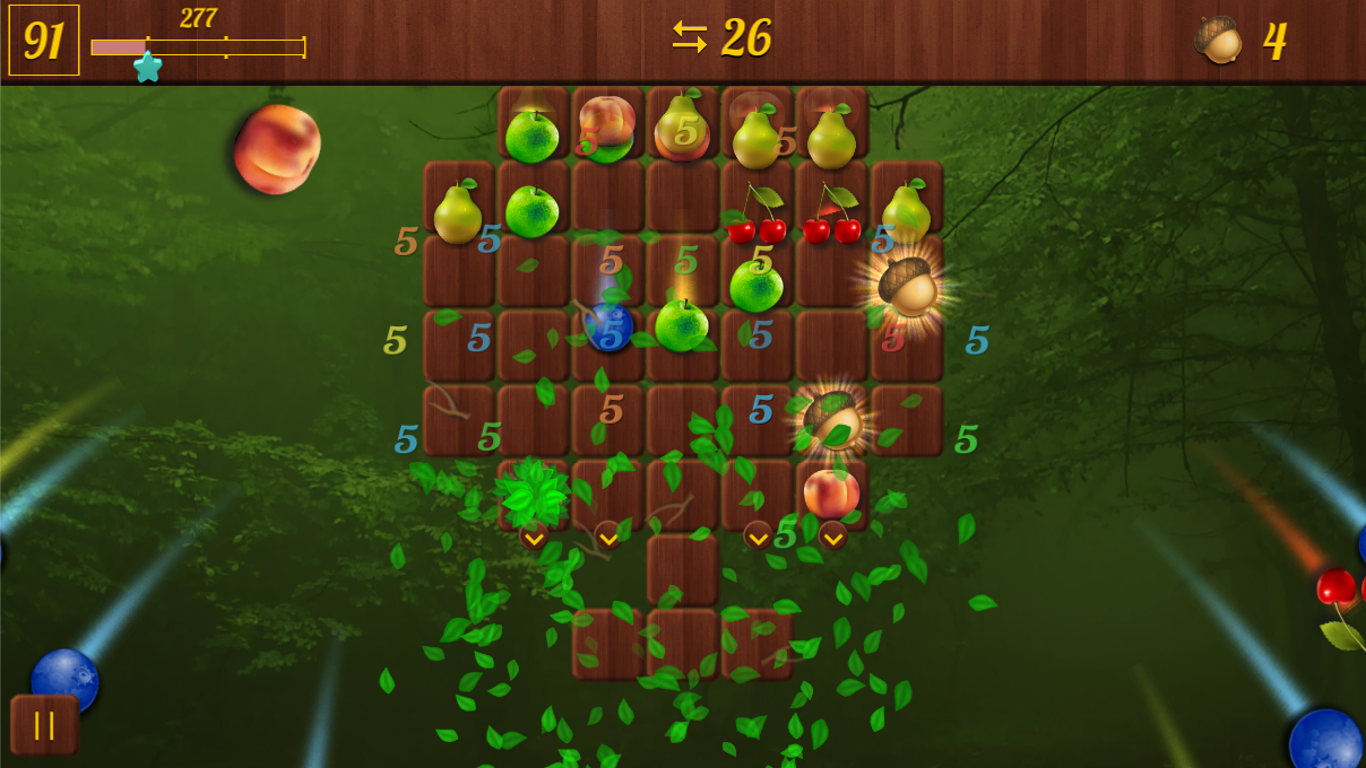The image size is (1366, 768).
Task: Tap the green leaf burst tile
Action: (x=532, y=493)
